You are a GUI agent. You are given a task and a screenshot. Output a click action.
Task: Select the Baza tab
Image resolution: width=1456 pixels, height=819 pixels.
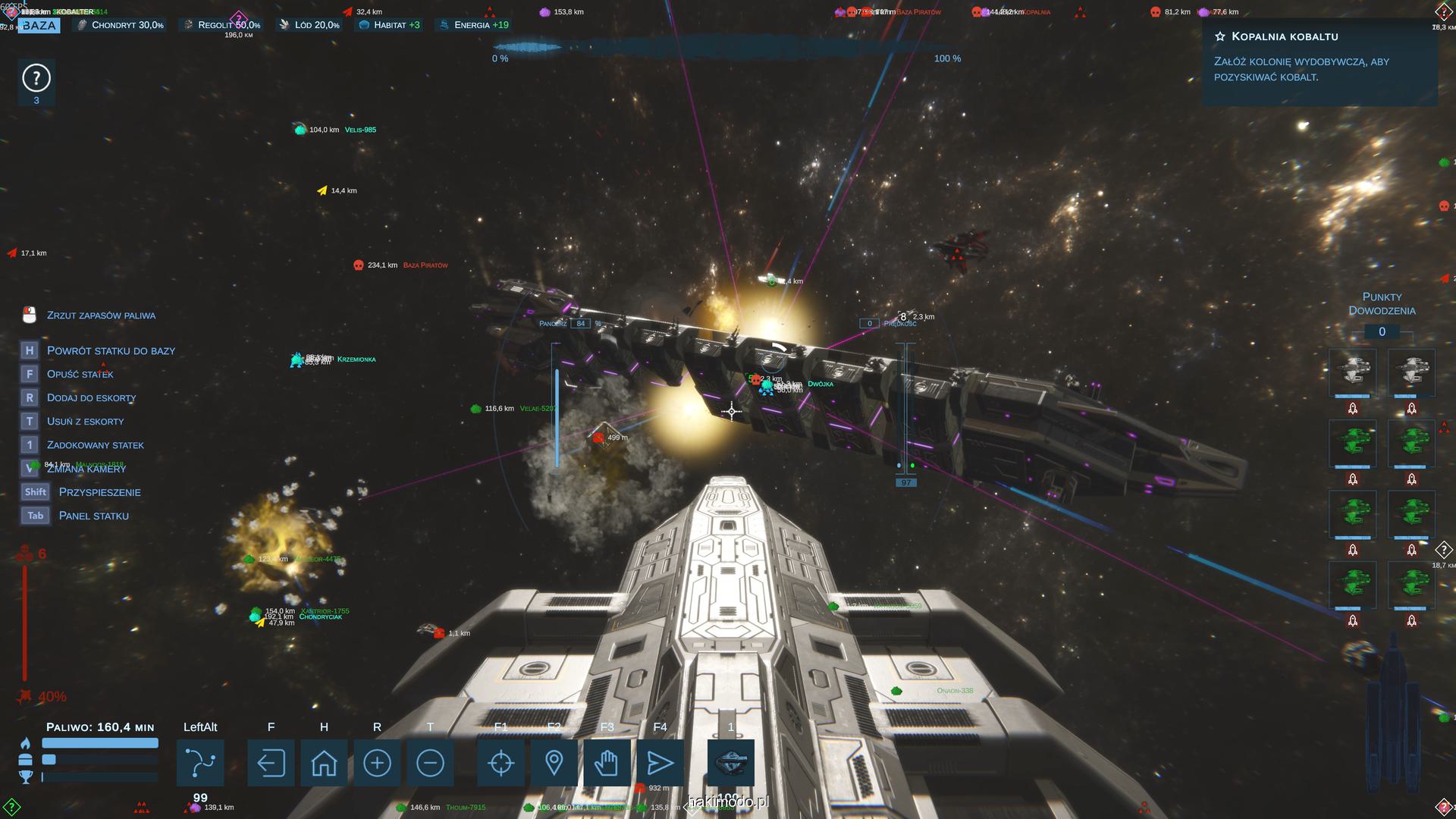(39, 25)
